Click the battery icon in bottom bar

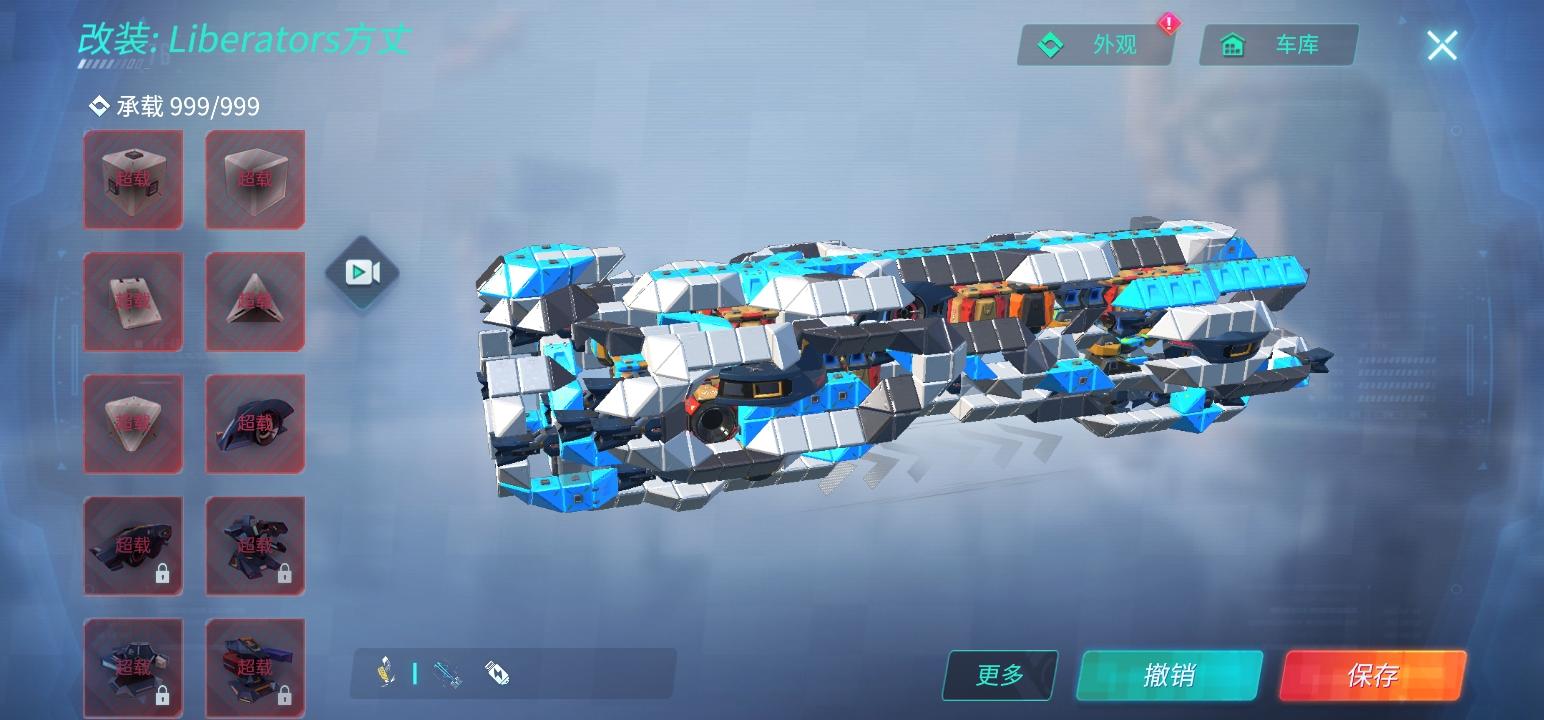tap(496, 673)
